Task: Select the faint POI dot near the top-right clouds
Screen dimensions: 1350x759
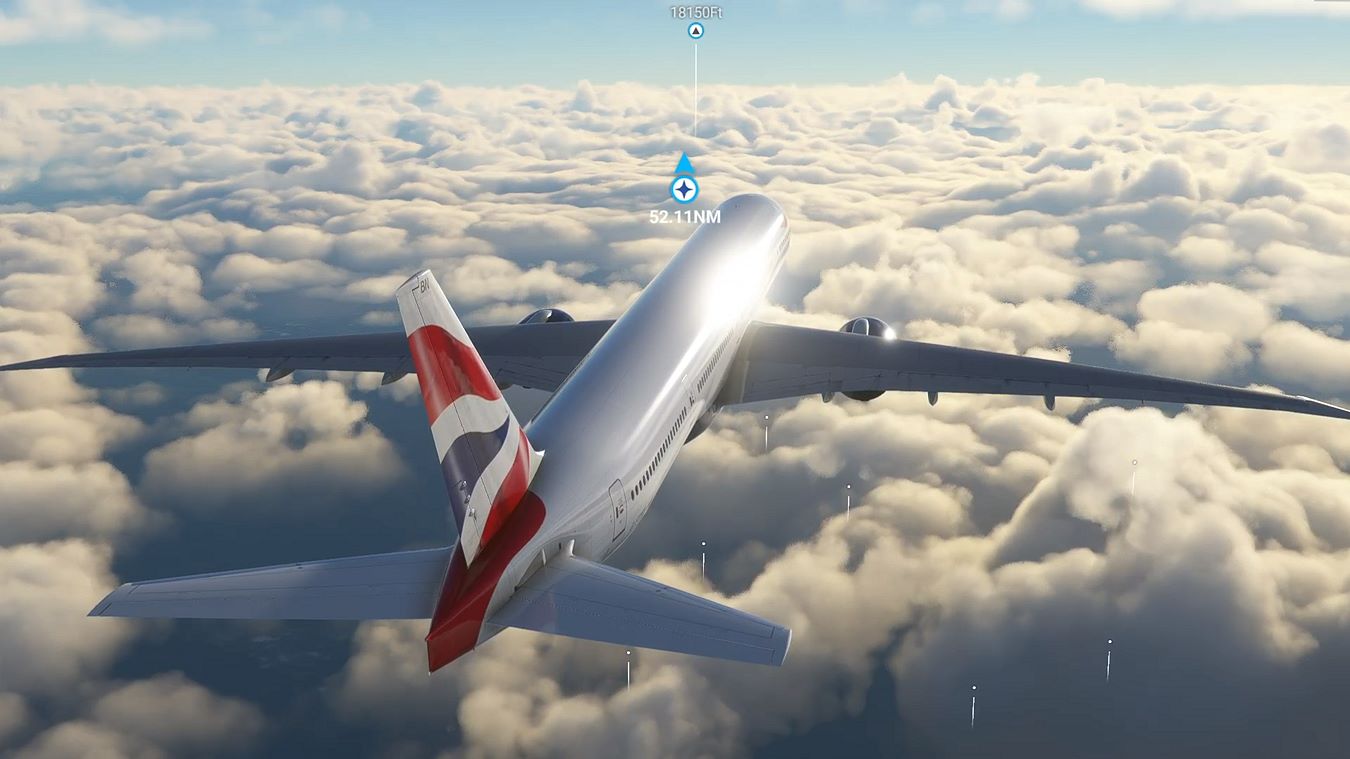Action: click(1135, 461)
